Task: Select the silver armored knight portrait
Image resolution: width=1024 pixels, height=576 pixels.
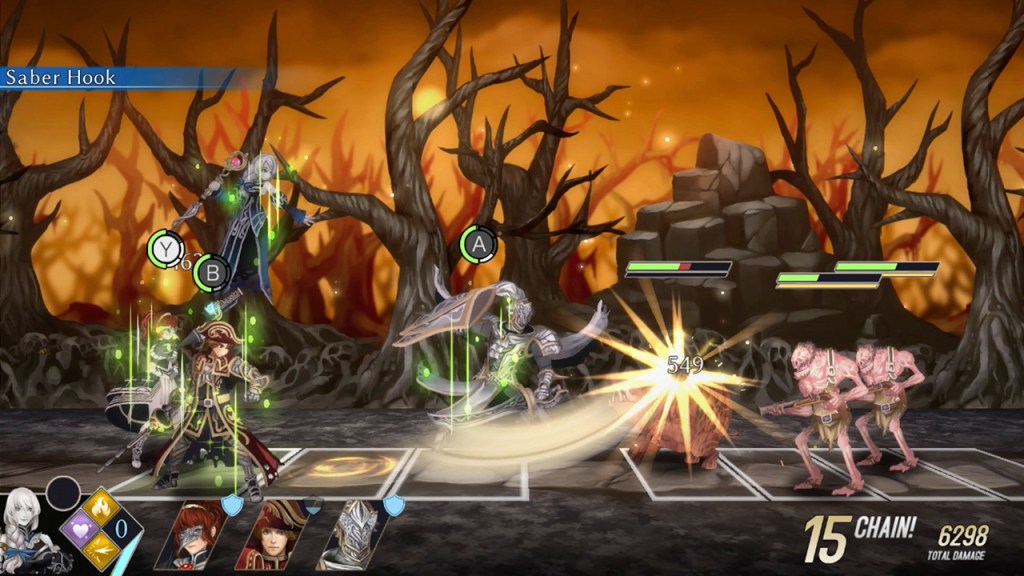Action: coord(353,535)
